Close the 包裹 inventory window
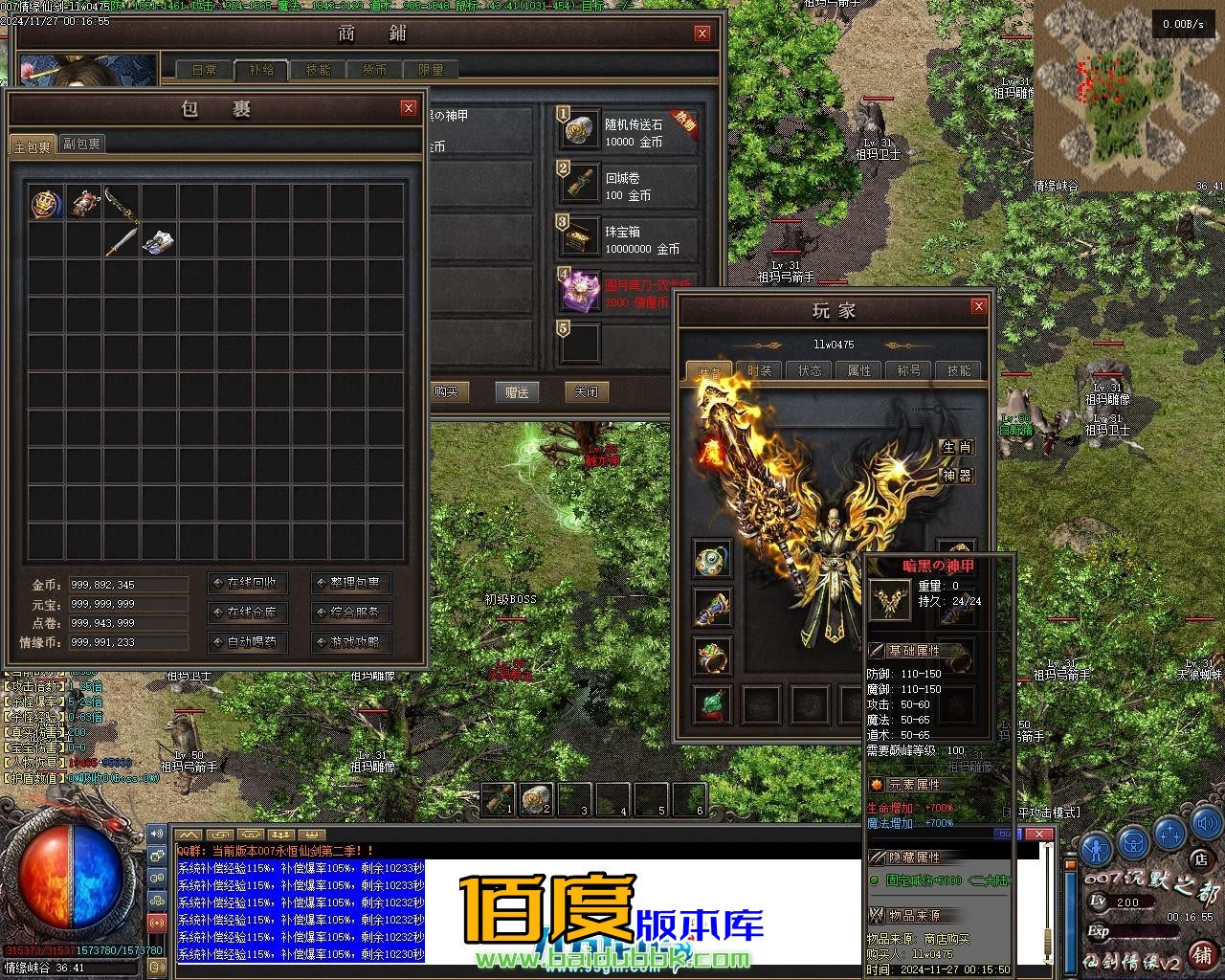 coord(409,108)
